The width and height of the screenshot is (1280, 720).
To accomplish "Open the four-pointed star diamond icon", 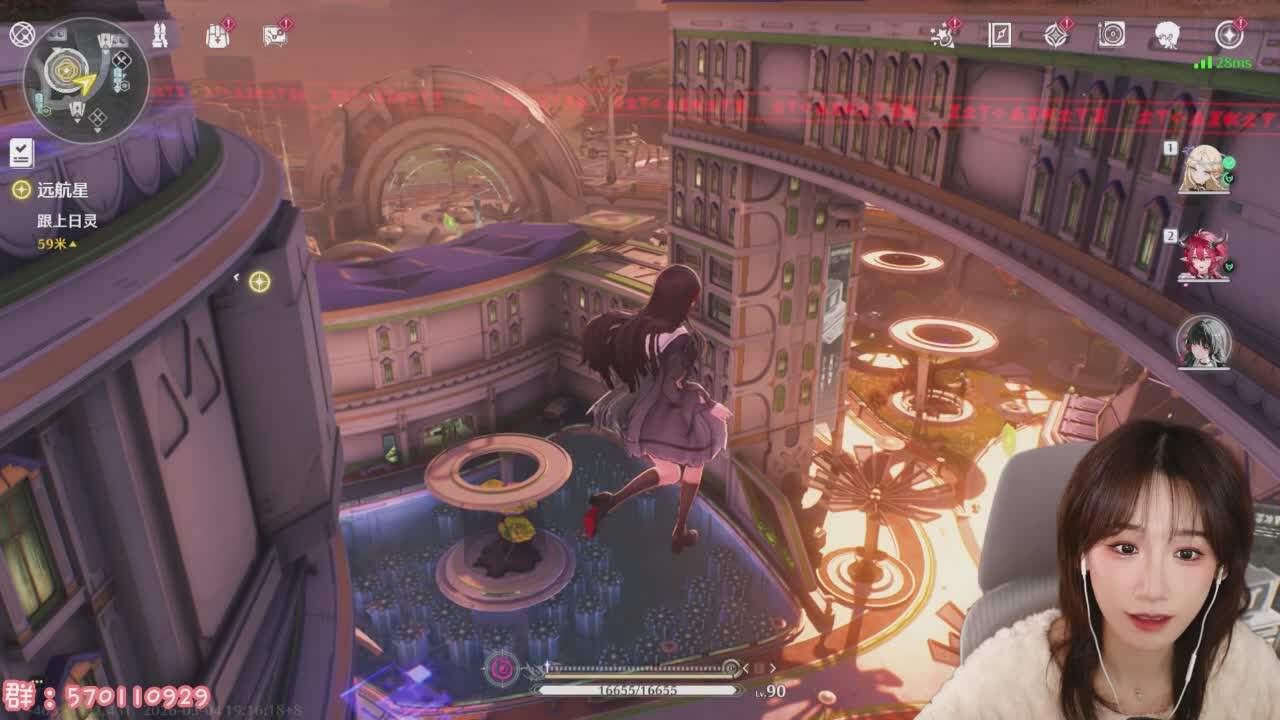I will pyautogui.click(x=1056, y=36).
